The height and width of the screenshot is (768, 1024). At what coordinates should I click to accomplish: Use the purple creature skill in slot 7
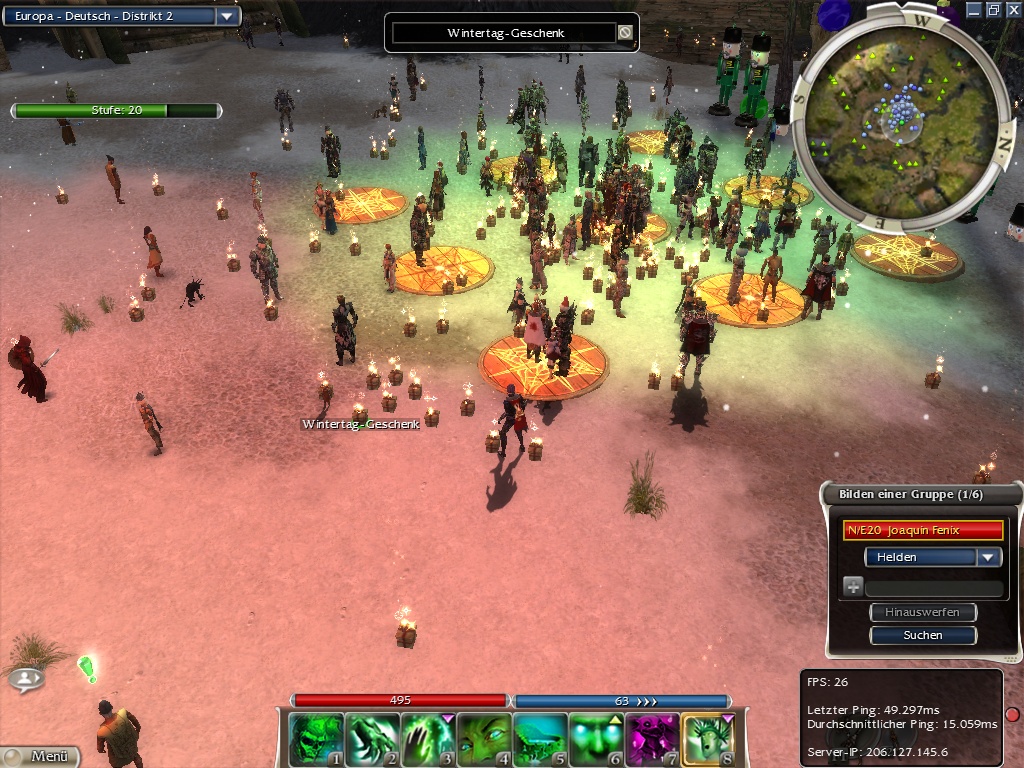pos(652,739)
